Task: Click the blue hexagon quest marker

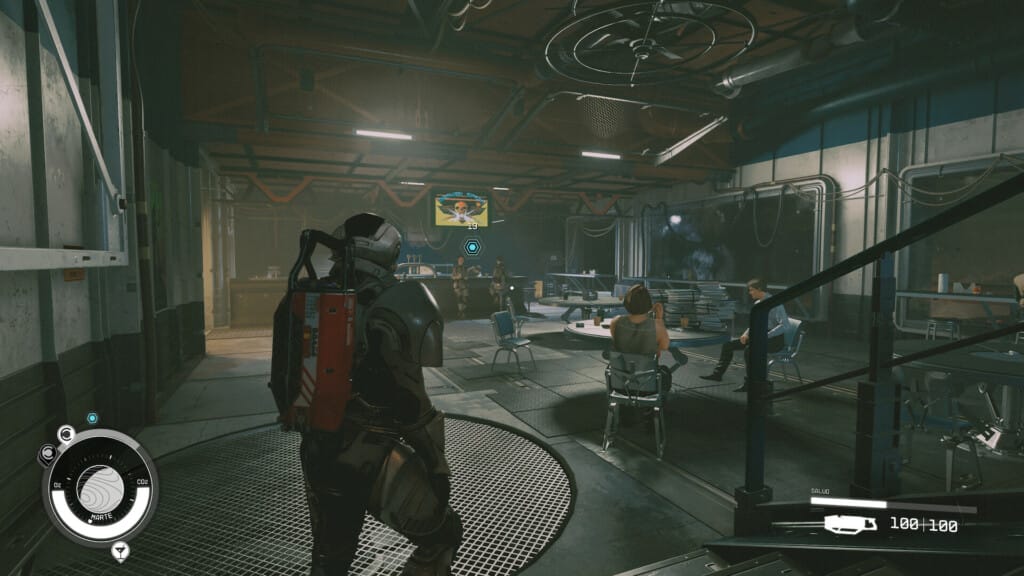Action: tap(473, 245)
